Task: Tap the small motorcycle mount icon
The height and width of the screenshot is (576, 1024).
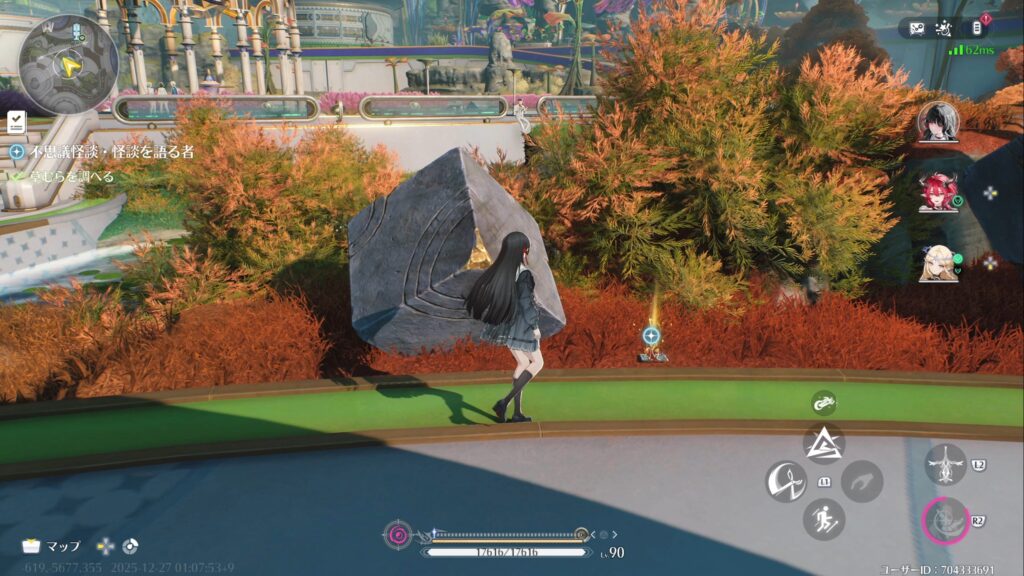Action: point(824,403)
